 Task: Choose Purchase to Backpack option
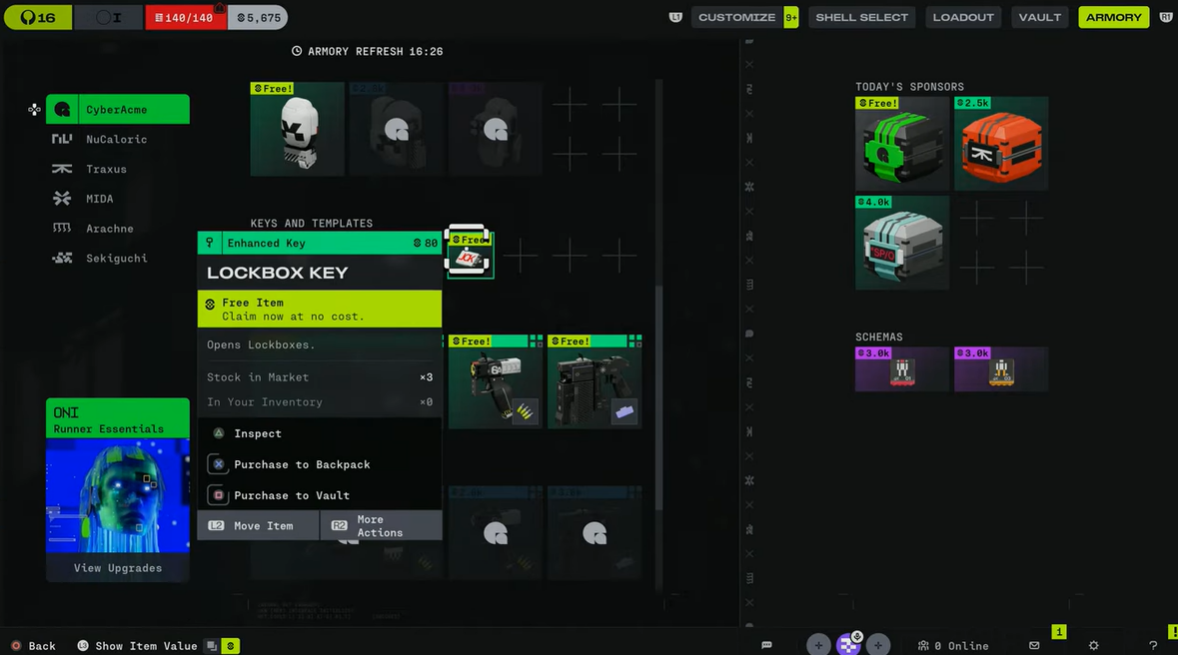[301, 465]
